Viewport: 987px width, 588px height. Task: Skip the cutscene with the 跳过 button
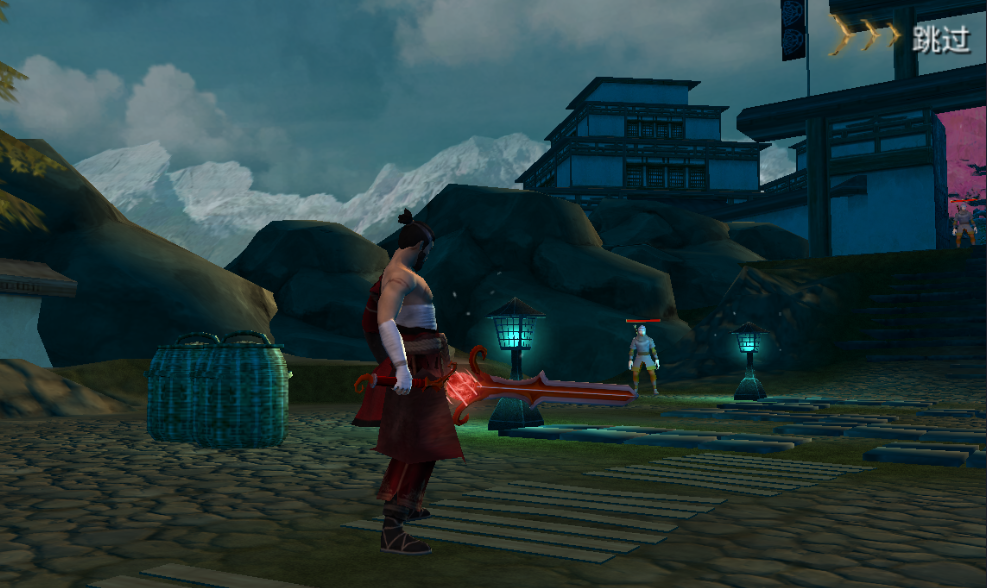(940, 39)
